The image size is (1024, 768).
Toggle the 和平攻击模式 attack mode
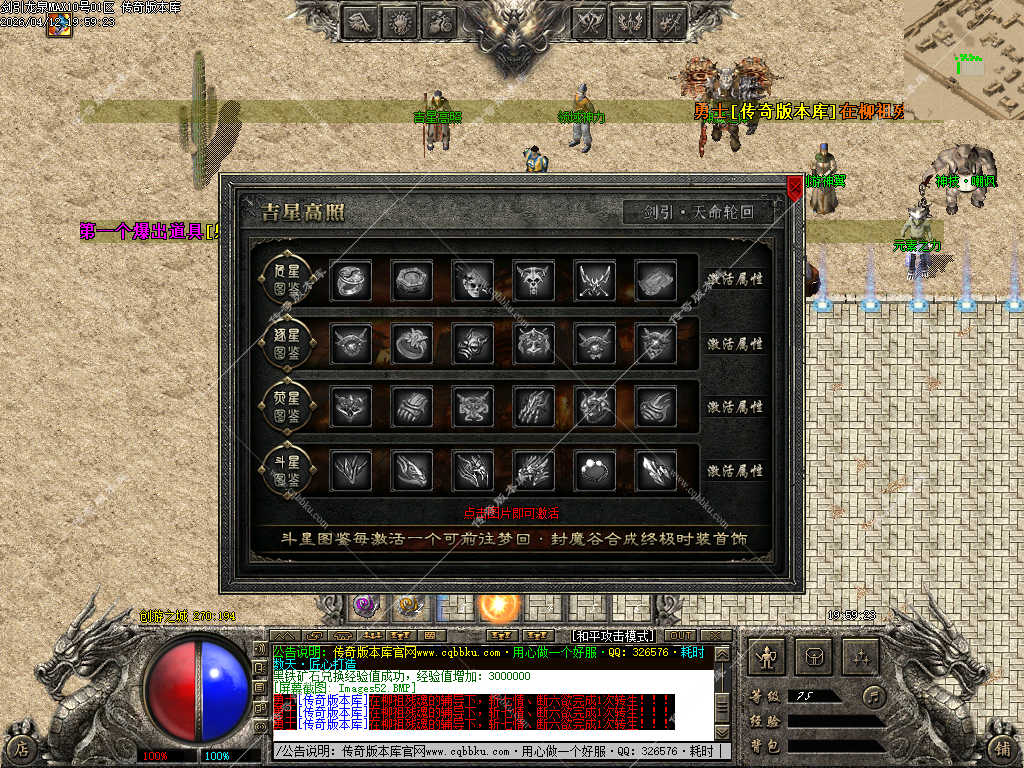coord(611,636)
